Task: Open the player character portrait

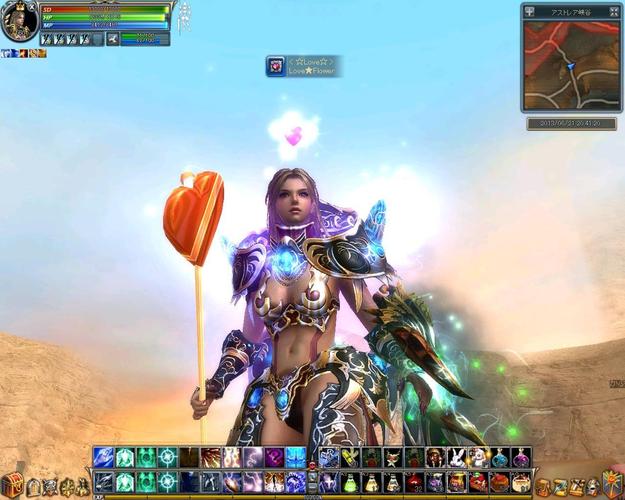Action: tap(18, 22)
